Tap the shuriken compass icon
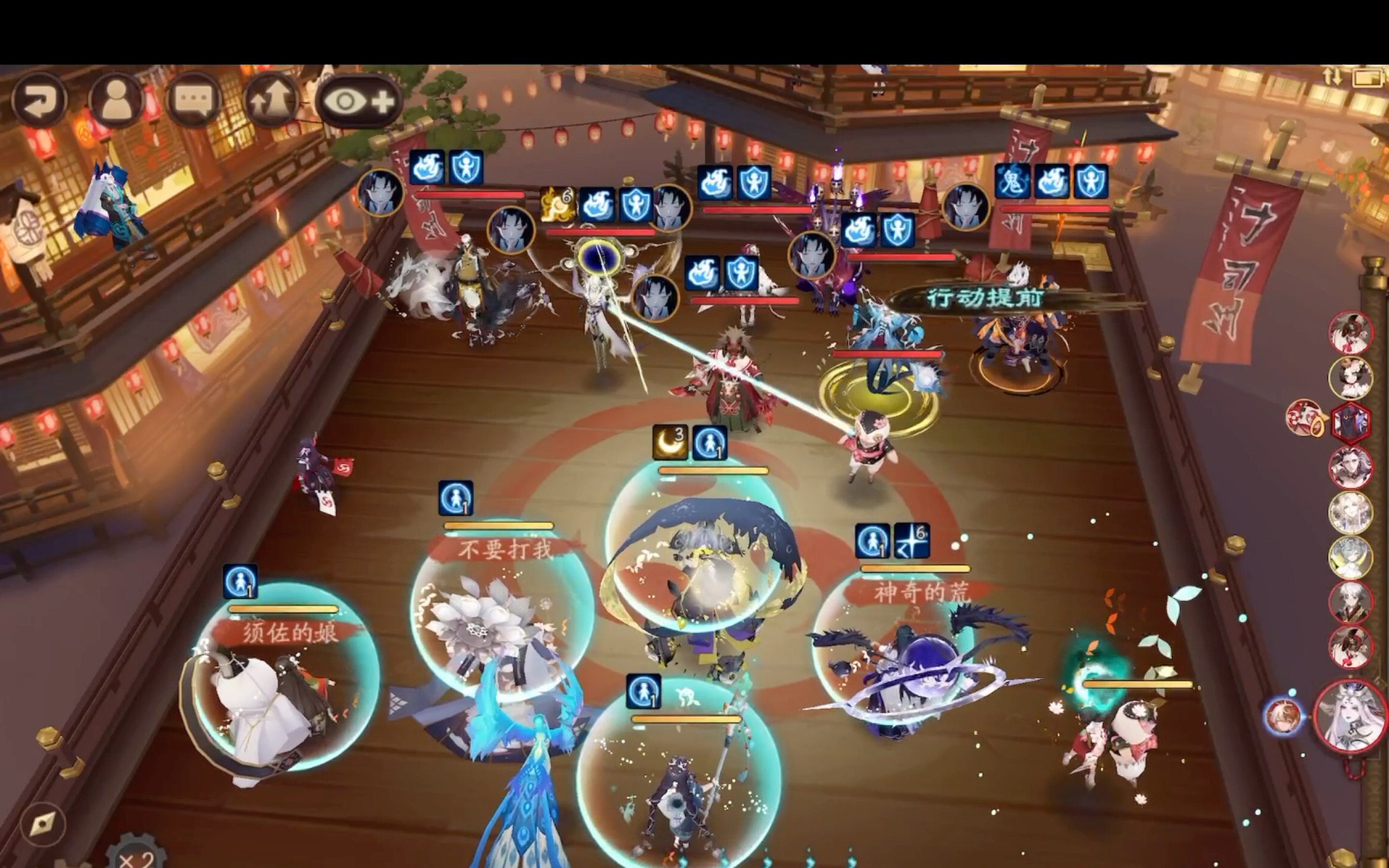This screenshot has height=868, width=1389. [43, 823]
